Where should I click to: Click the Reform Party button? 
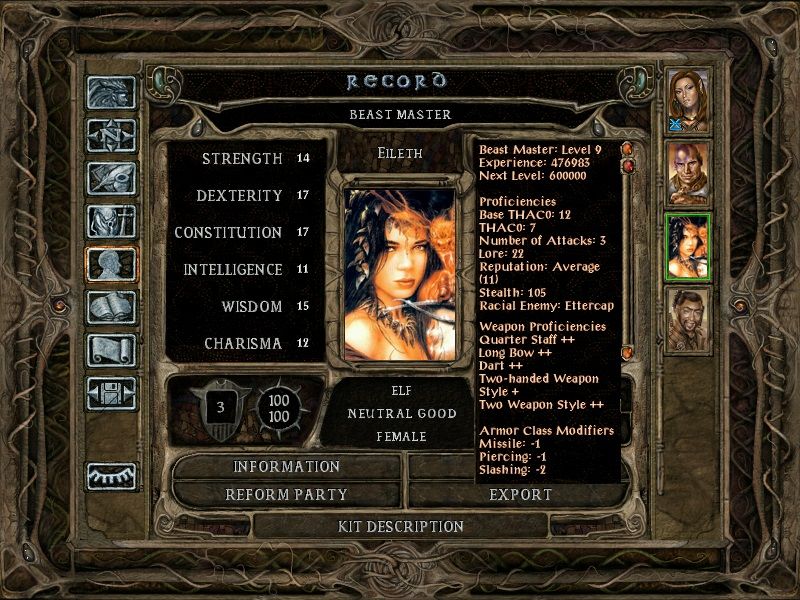[287, 494]
